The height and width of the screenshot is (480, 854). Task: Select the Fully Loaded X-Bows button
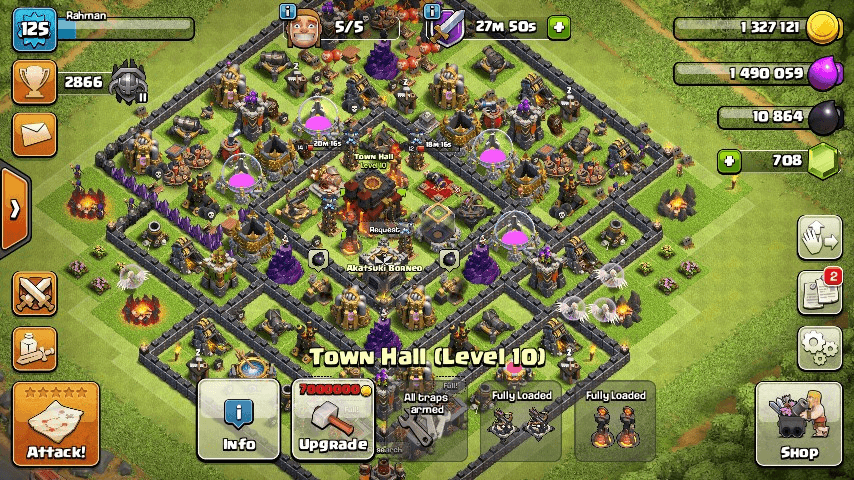(x=521, y=421)
